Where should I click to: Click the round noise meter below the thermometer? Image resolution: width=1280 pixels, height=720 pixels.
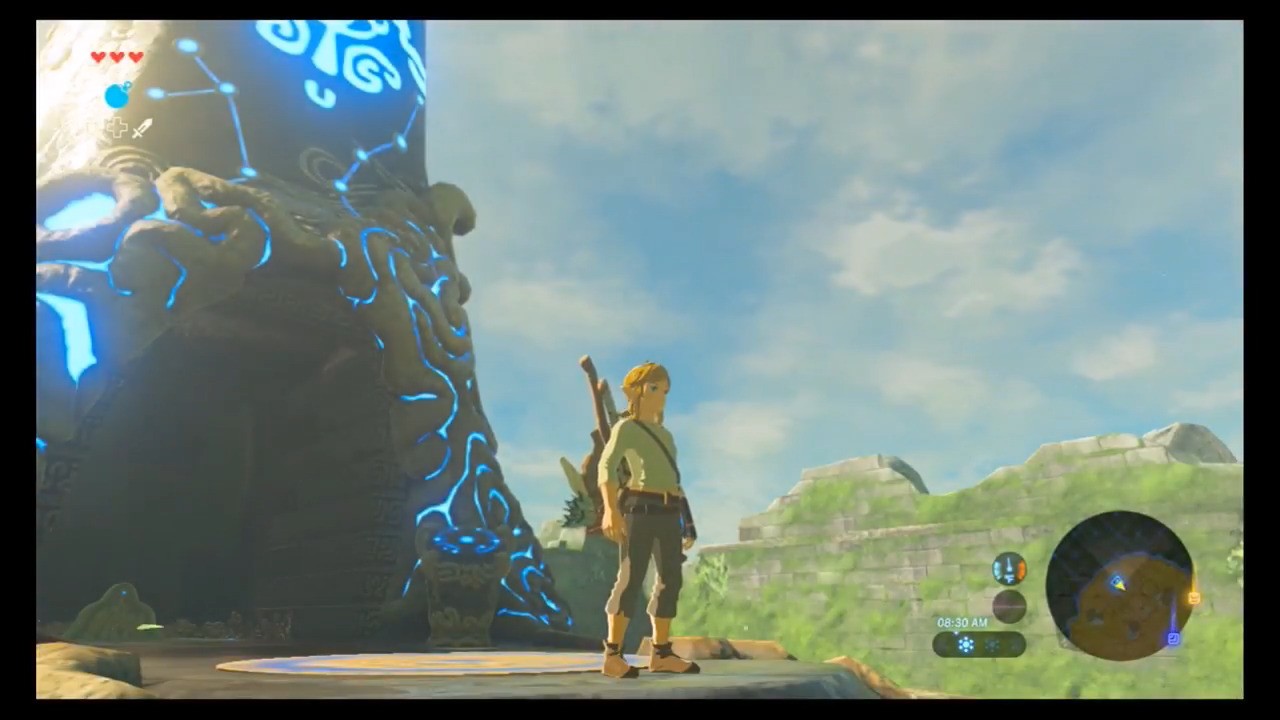click(x=1008, y=606)
